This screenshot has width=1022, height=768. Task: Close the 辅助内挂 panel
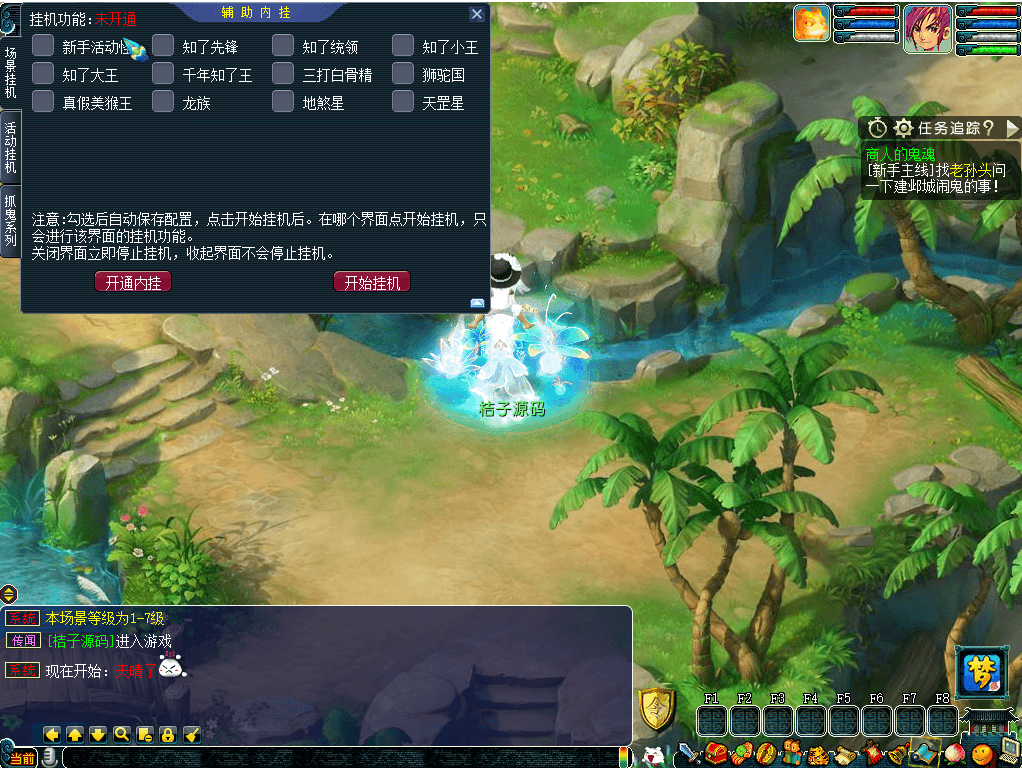coord(477,15)
